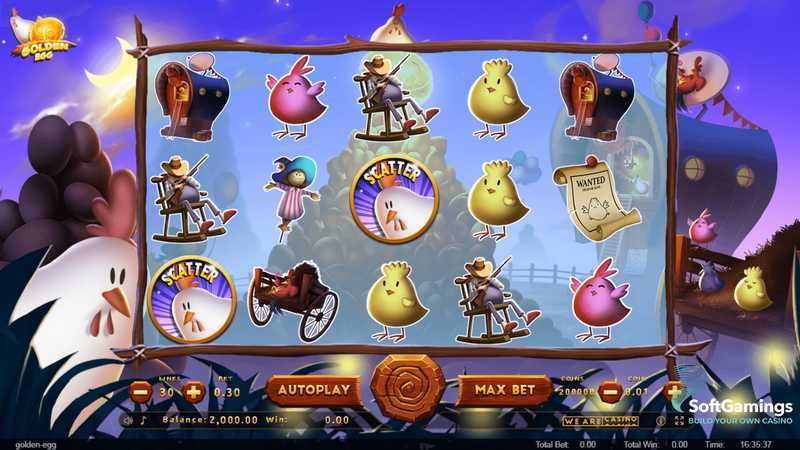
Task: Toggle the music note icon
Action: (x=142, y=421)
